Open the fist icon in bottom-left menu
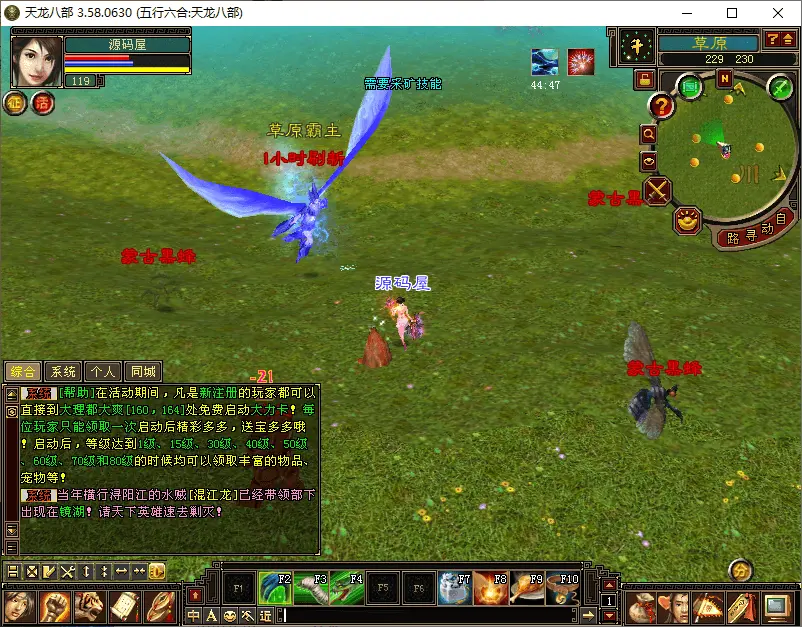Image resolution: width=802 pixels, height=627 pixels. (x=54, y=606)
